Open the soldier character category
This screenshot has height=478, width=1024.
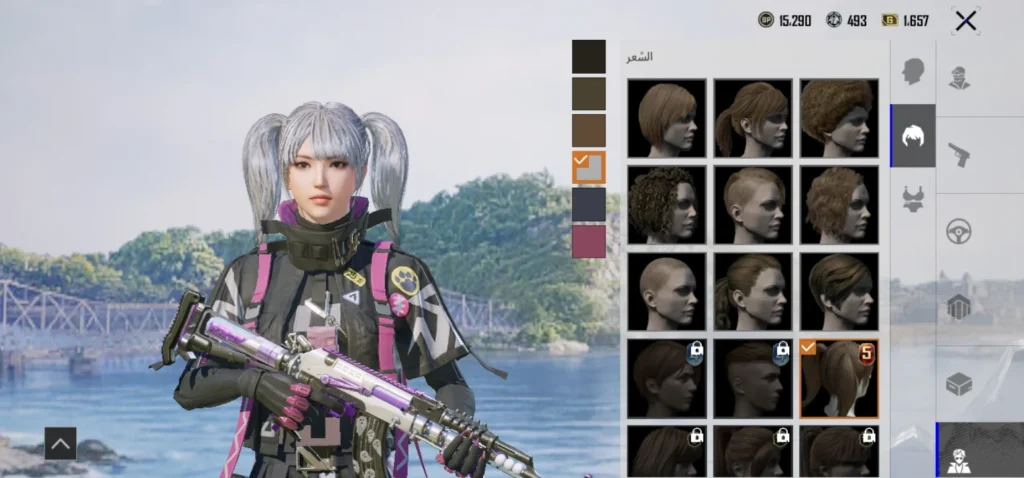959,77
